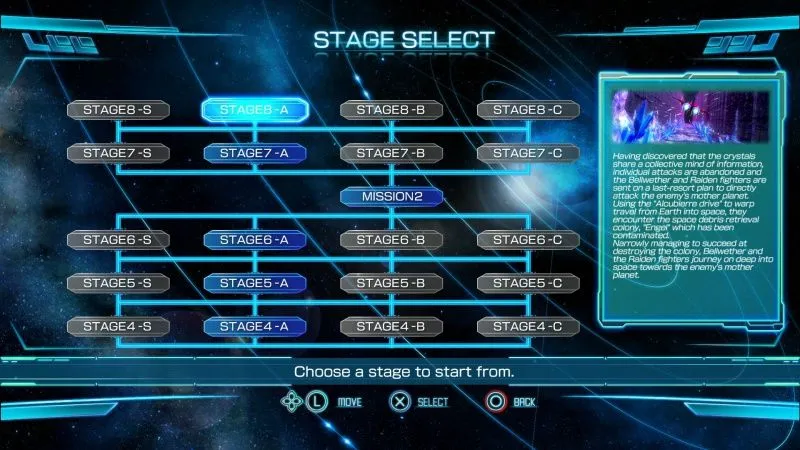Image resolution: width=800 pixels, height=450 pixels.
Task: Select the highlighted STAGE8-A tile
Action: pyautogui.click(x=254, y=110)
